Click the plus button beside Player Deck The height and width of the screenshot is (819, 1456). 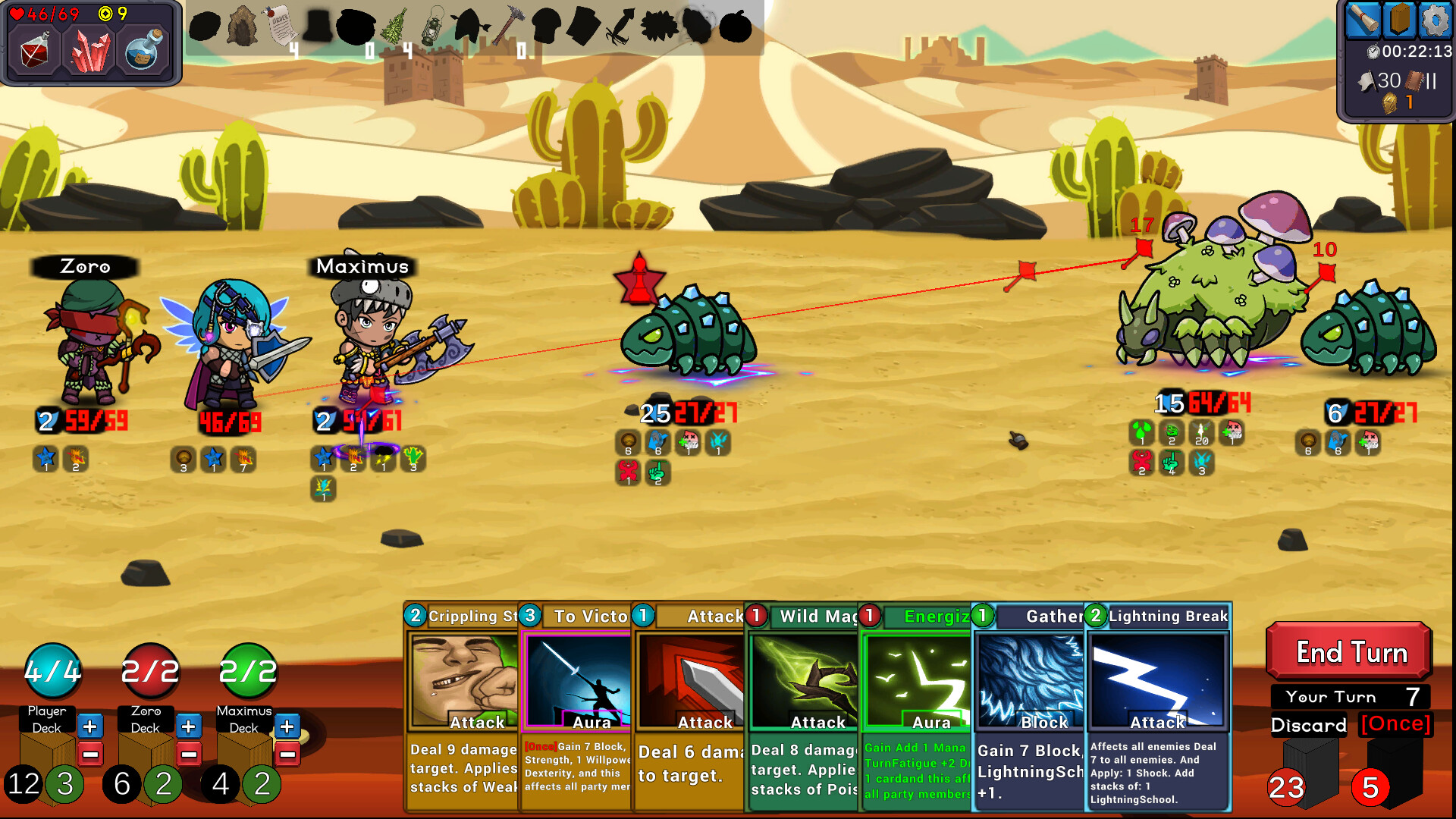click(90, 726)
